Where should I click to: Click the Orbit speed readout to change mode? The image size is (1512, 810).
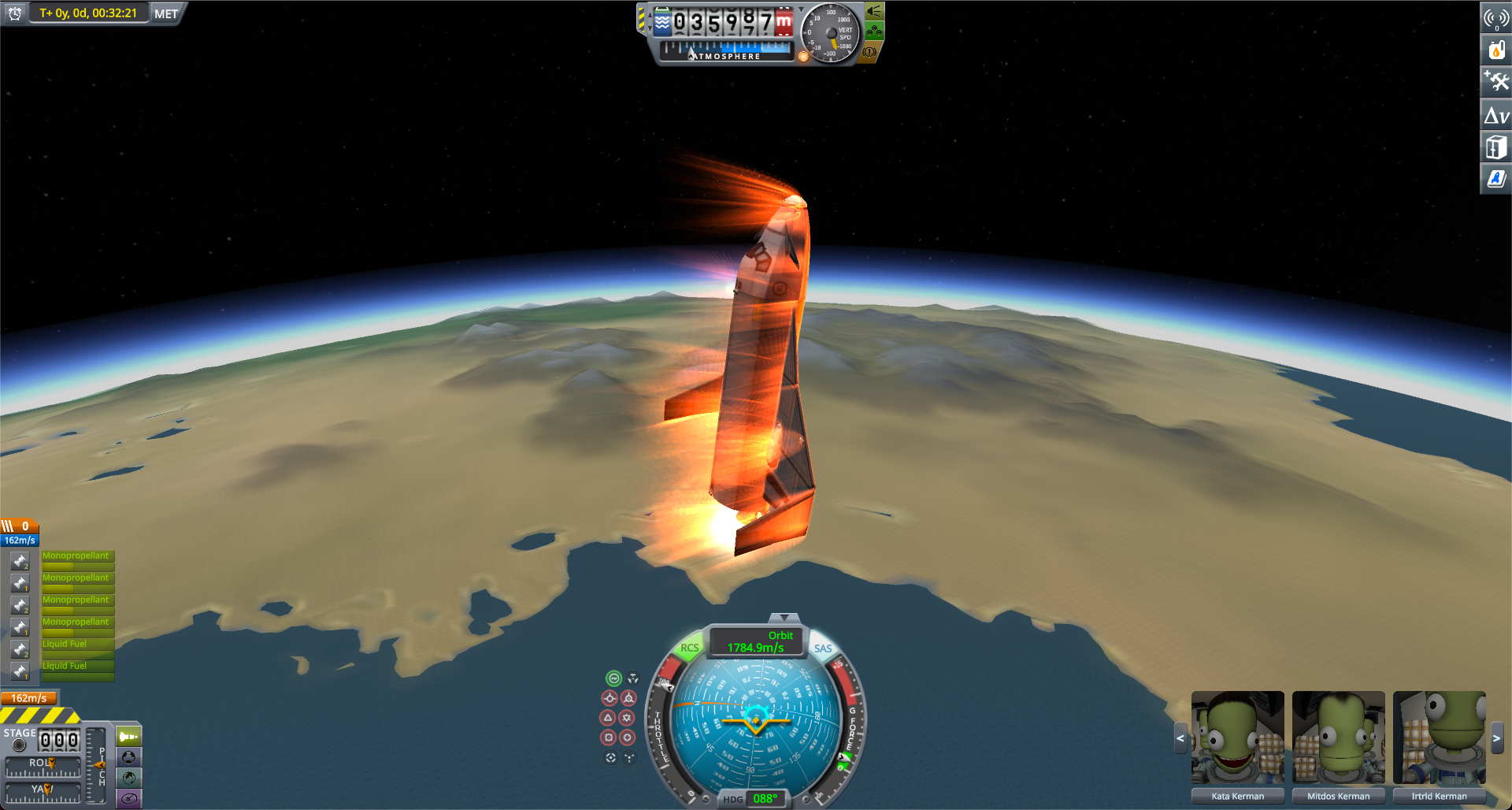coord(756,641)
